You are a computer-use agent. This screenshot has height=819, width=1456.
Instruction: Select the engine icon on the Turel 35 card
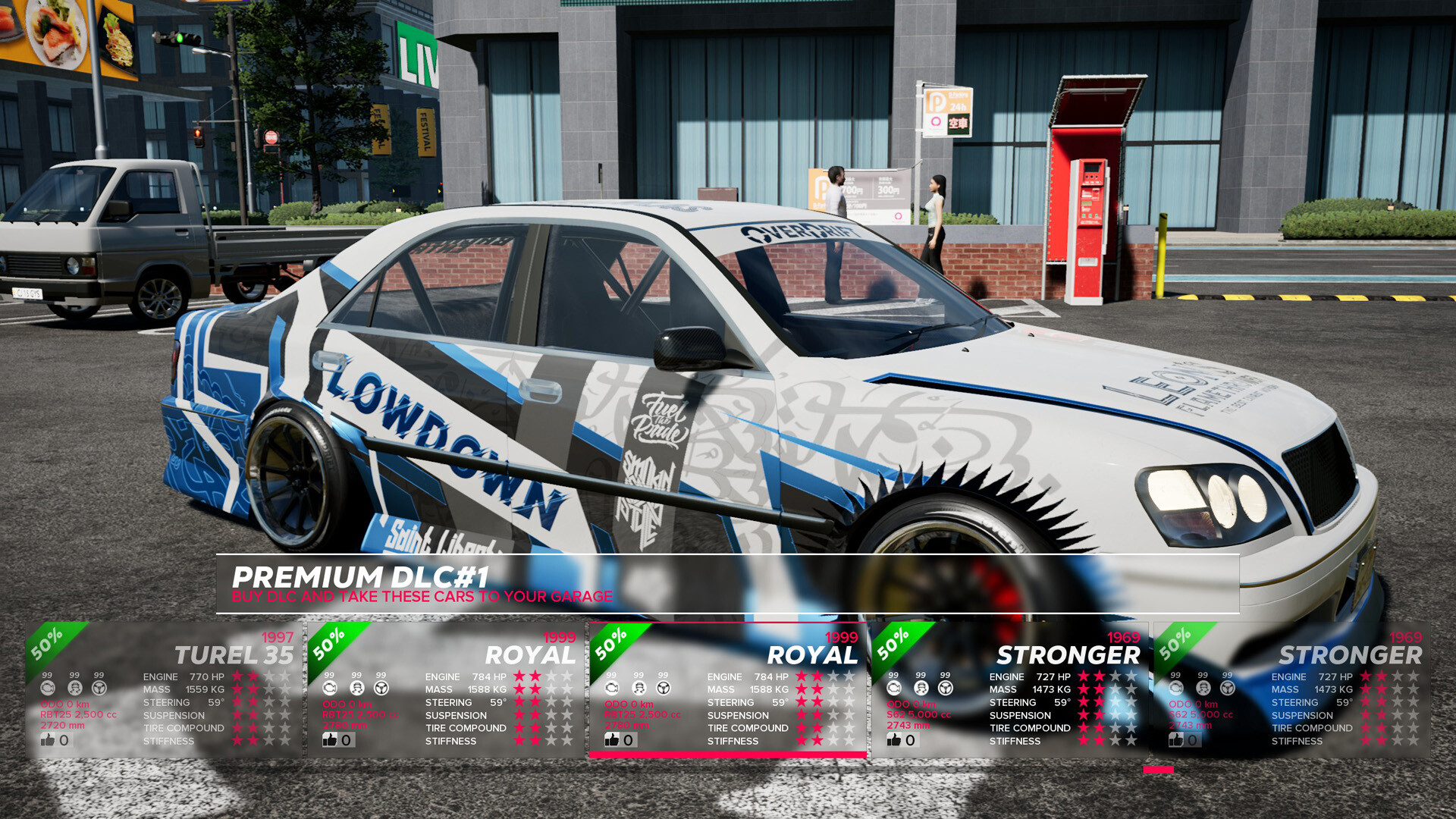click(x=49, y=689)
